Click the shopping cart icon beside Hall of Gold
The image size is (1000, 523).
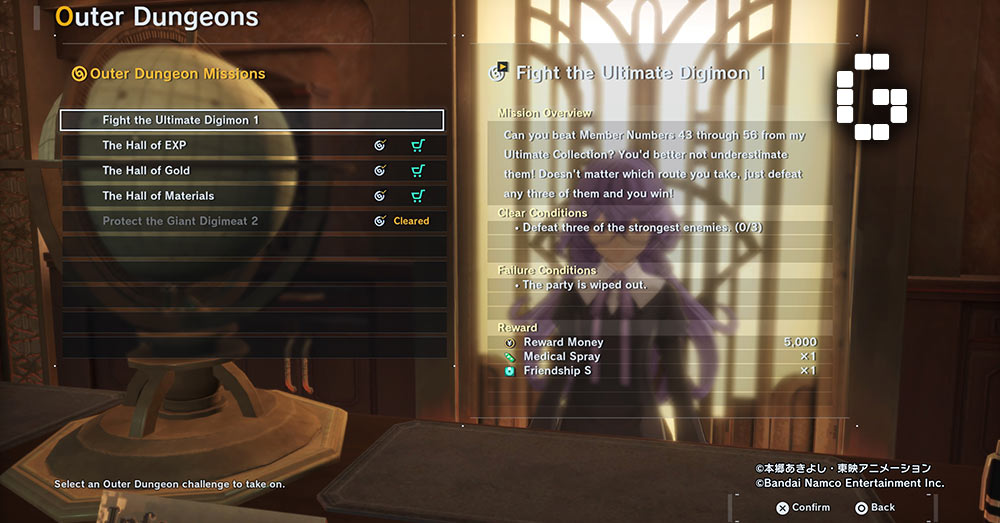(x=418, y=171)
